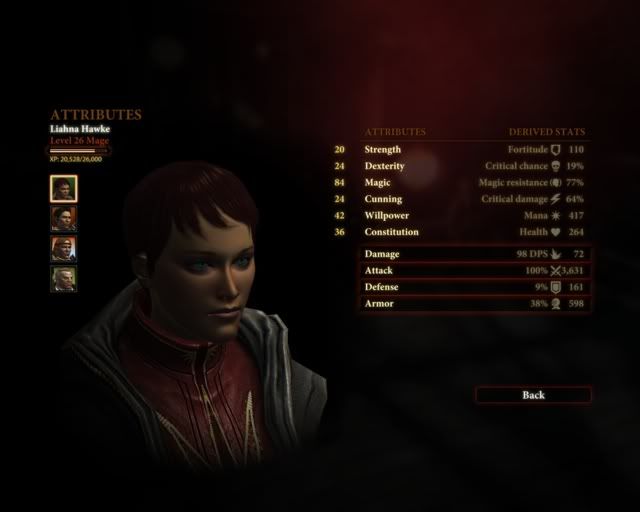Select the highlighted Hawke party portrait
The image size is (640, 512).
pyautogui.click(x=64, y=188)
